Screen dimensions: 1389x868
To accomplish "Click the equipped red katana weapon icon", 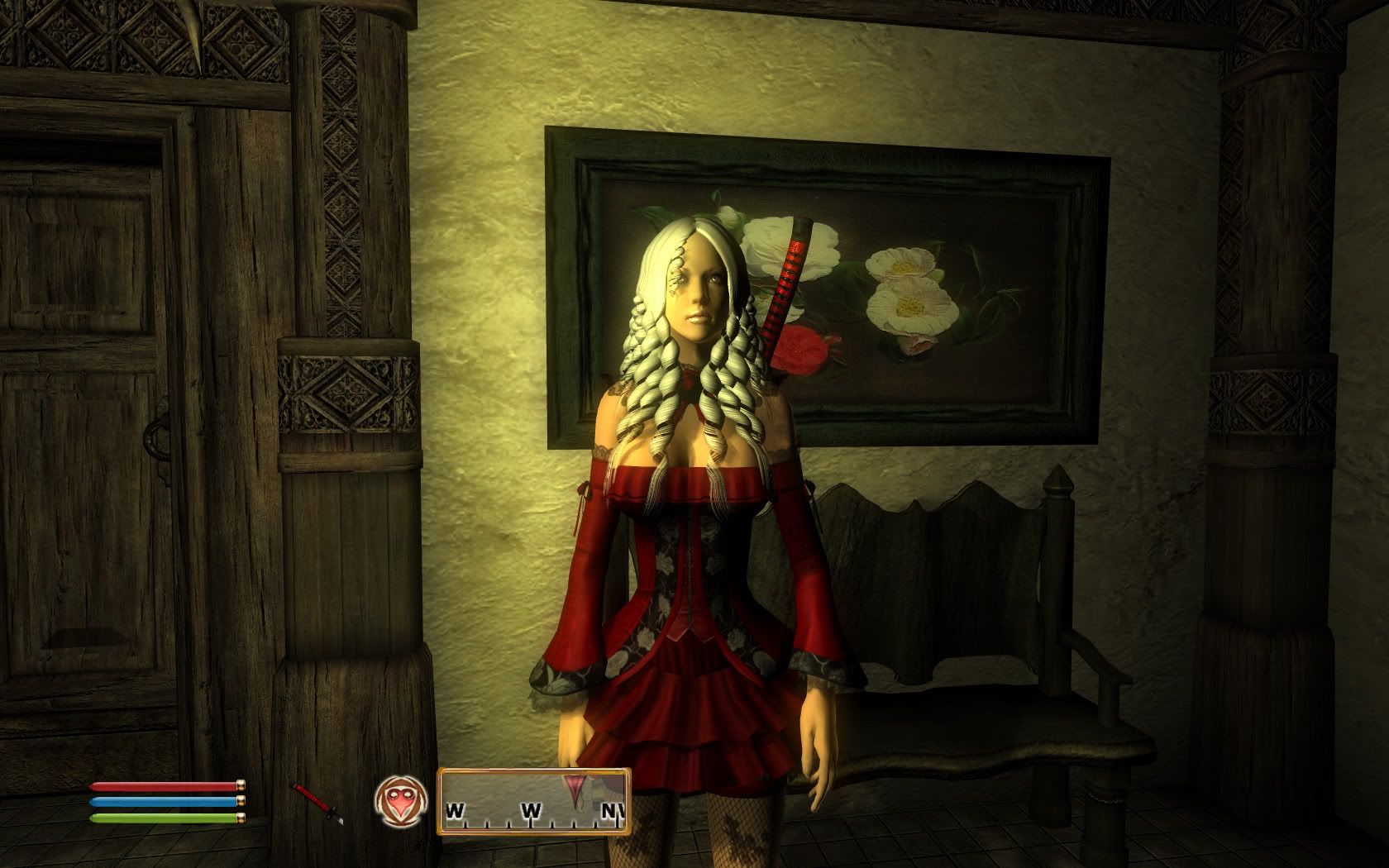I will pyautogui.click(x=318, y=803).
